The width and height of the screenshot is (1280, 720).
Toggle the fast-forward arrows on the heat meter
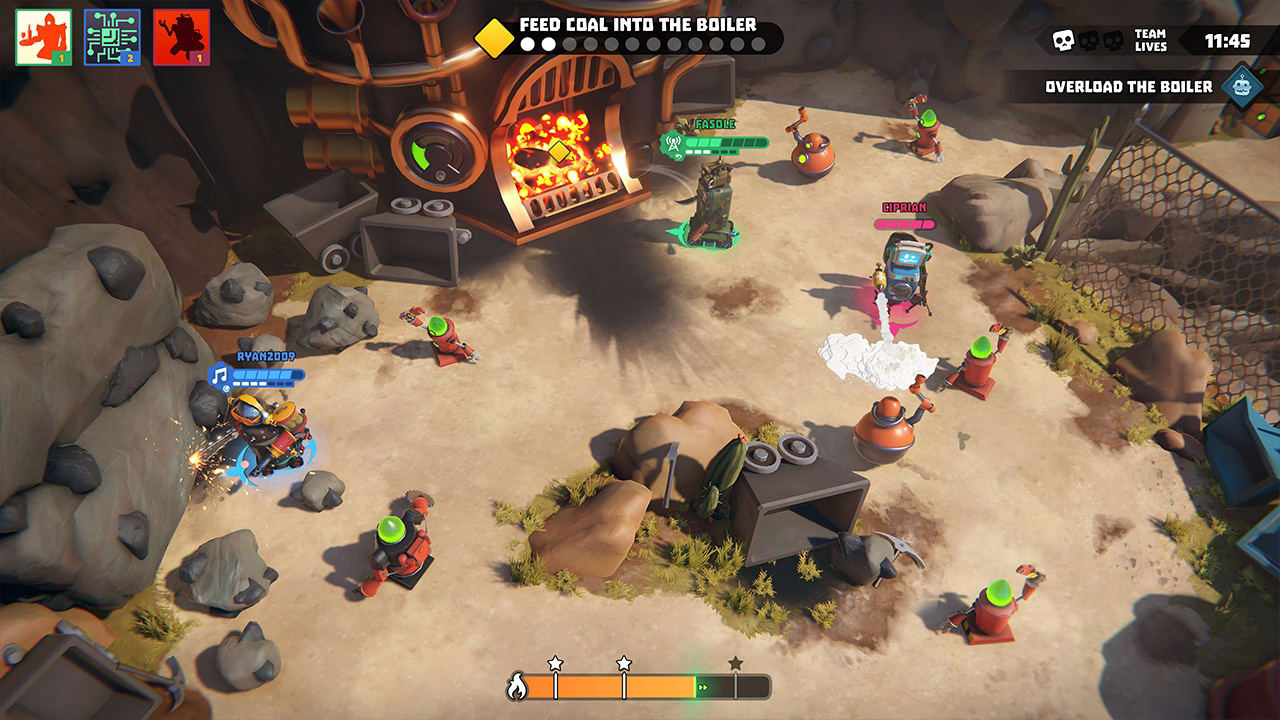point(702,688)
